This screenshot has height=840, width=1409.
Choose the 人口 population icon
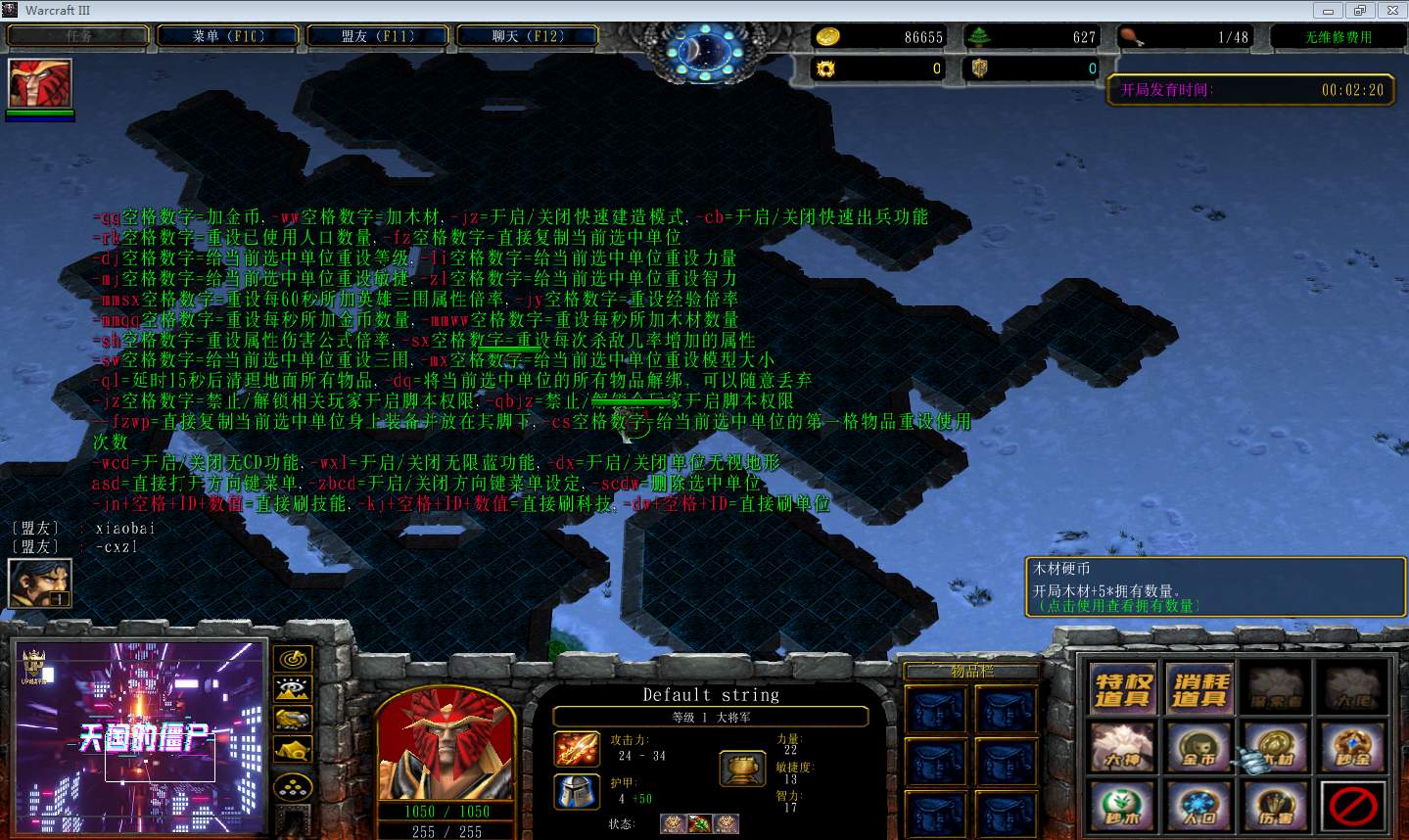tap(1199, 807)
